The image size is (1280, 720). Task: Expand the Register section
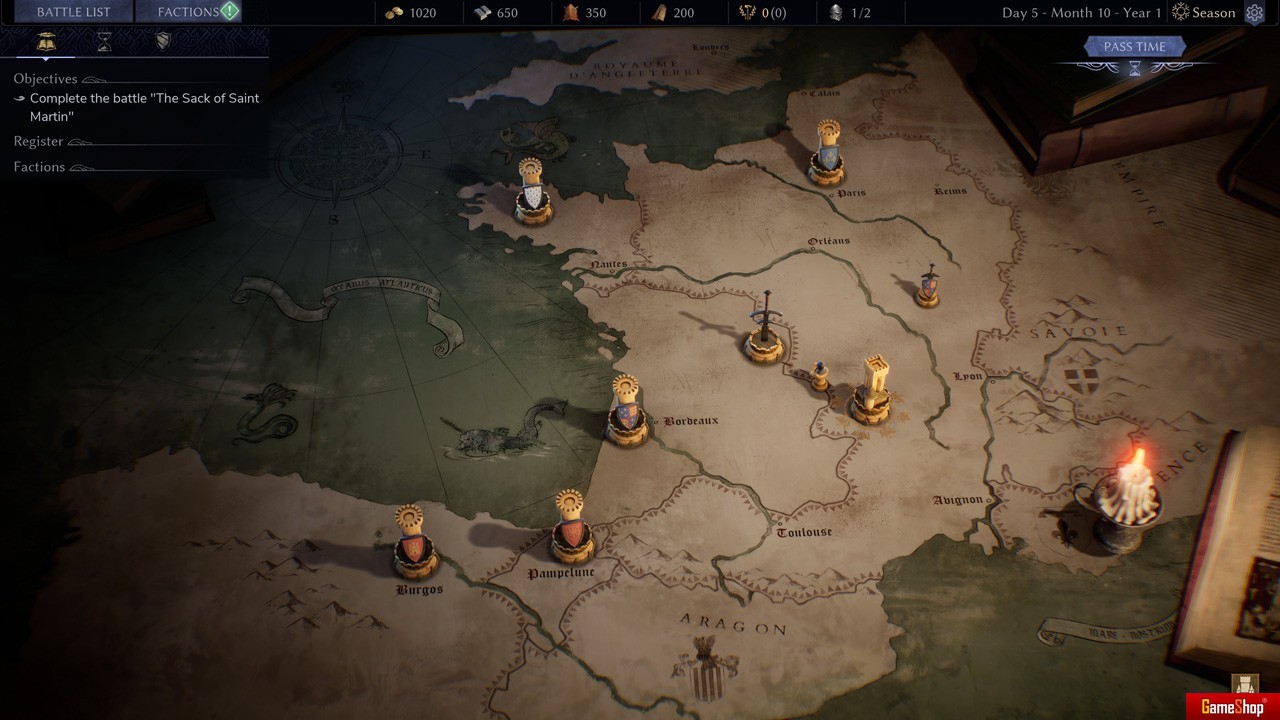tap(39, 142)
